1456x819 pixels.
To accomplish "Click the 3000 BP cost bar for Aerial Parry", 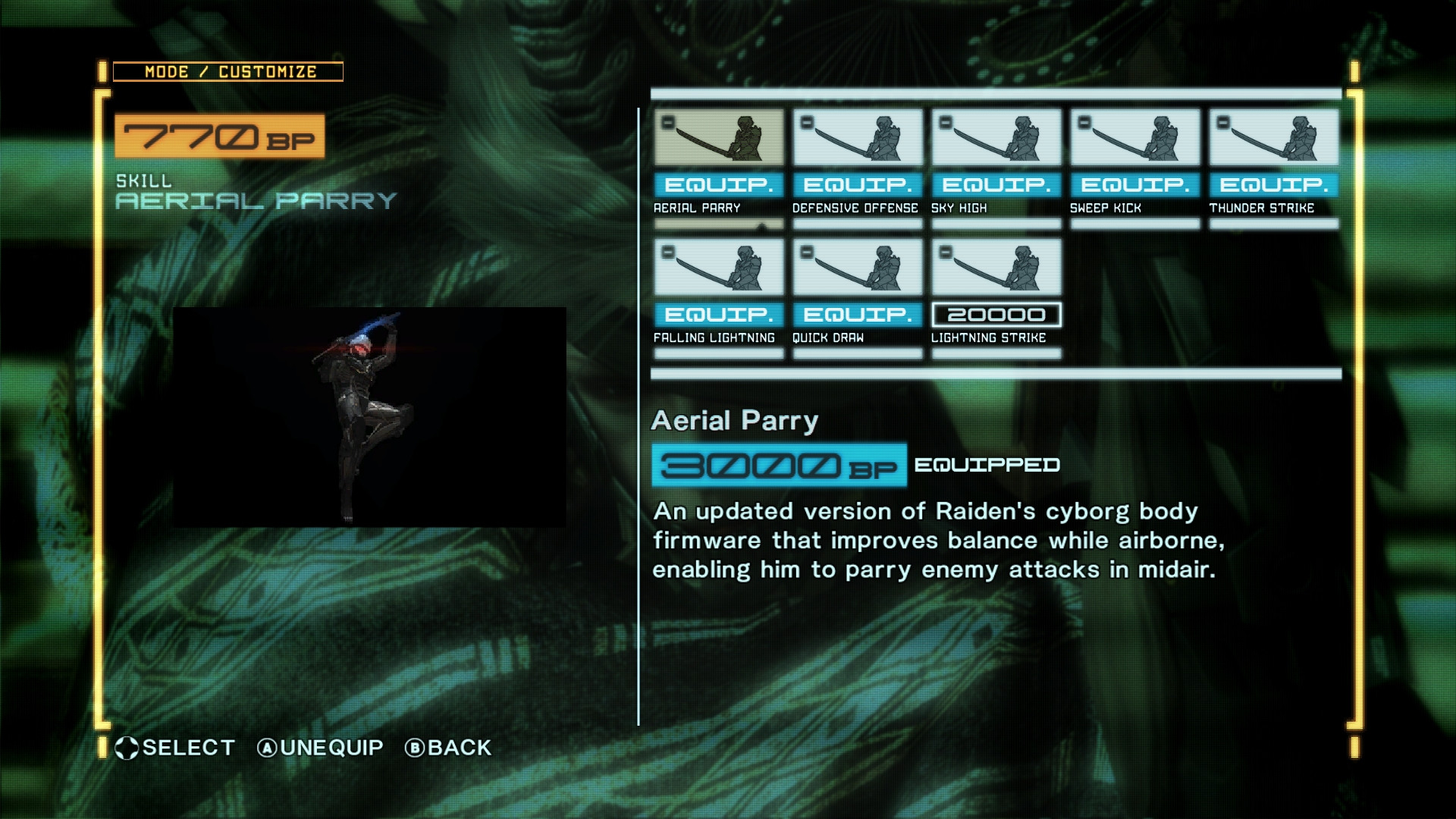I will click(779, 465).
